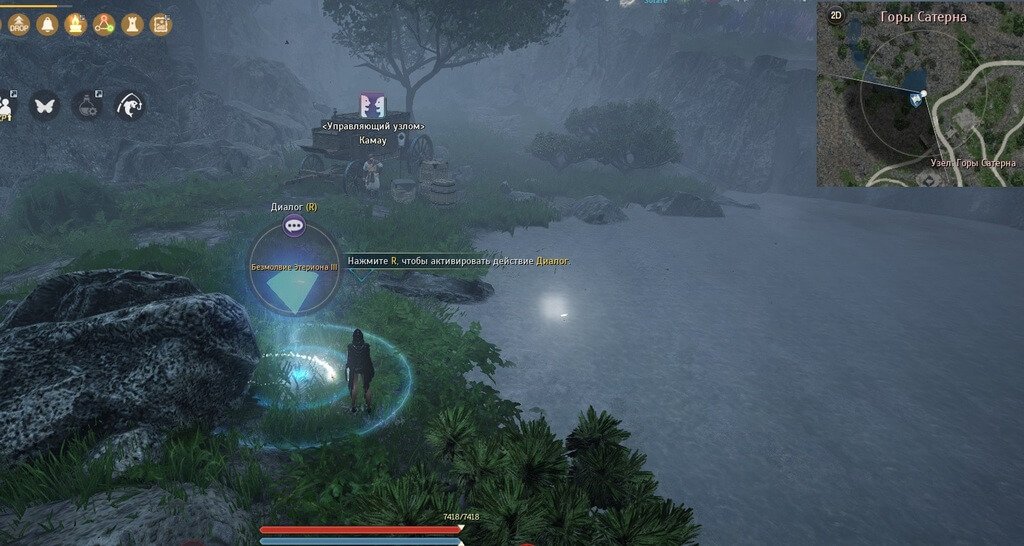Open the potion flask with gear icon
This screenshot has width=1024, height=546.
click(86, 105)
